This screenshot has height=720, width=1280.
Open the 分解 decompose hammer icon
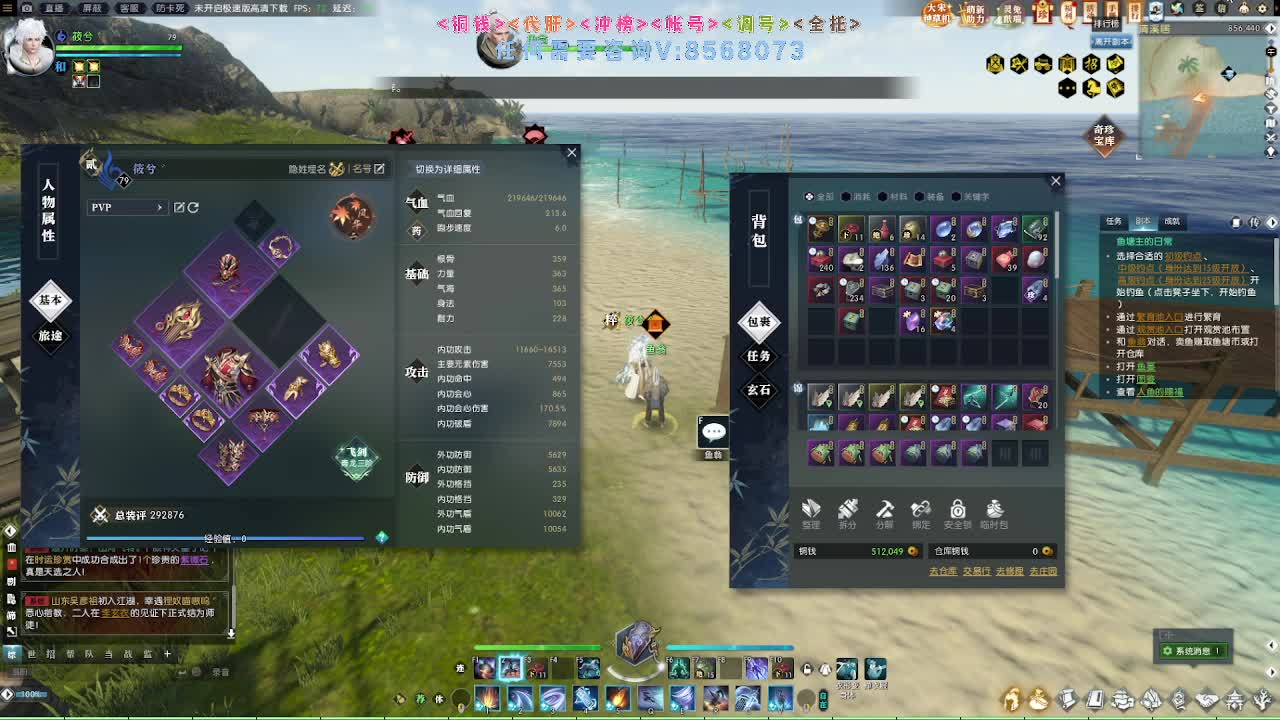(x=884, y=512)
